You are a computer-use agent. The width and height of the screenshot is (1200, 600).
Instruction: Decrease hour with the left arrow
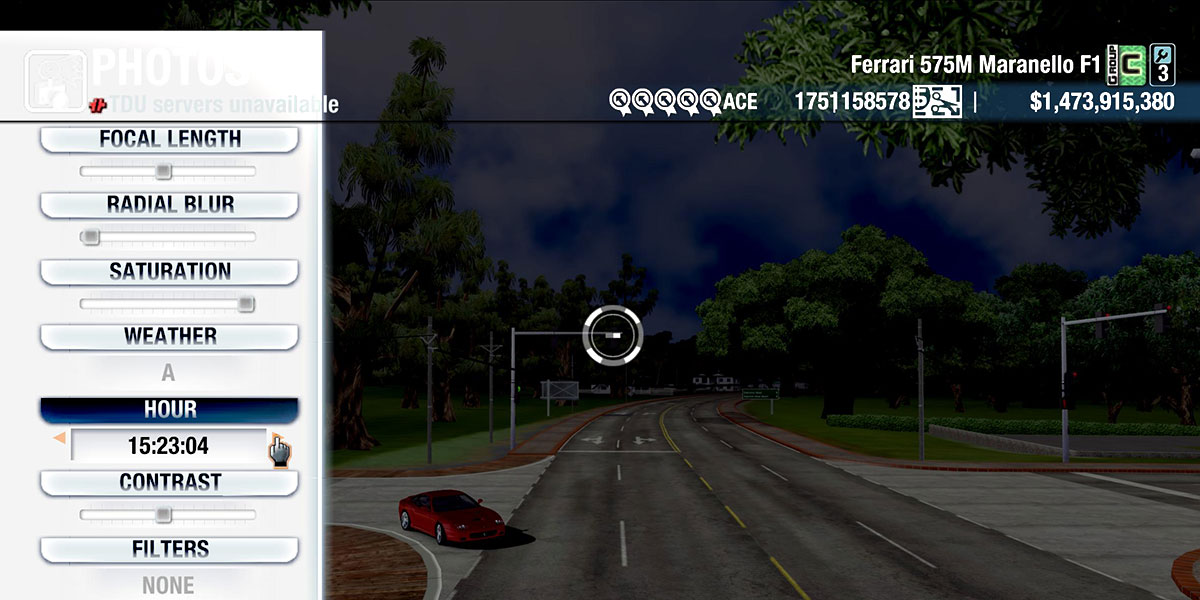[x=60, y=438]
